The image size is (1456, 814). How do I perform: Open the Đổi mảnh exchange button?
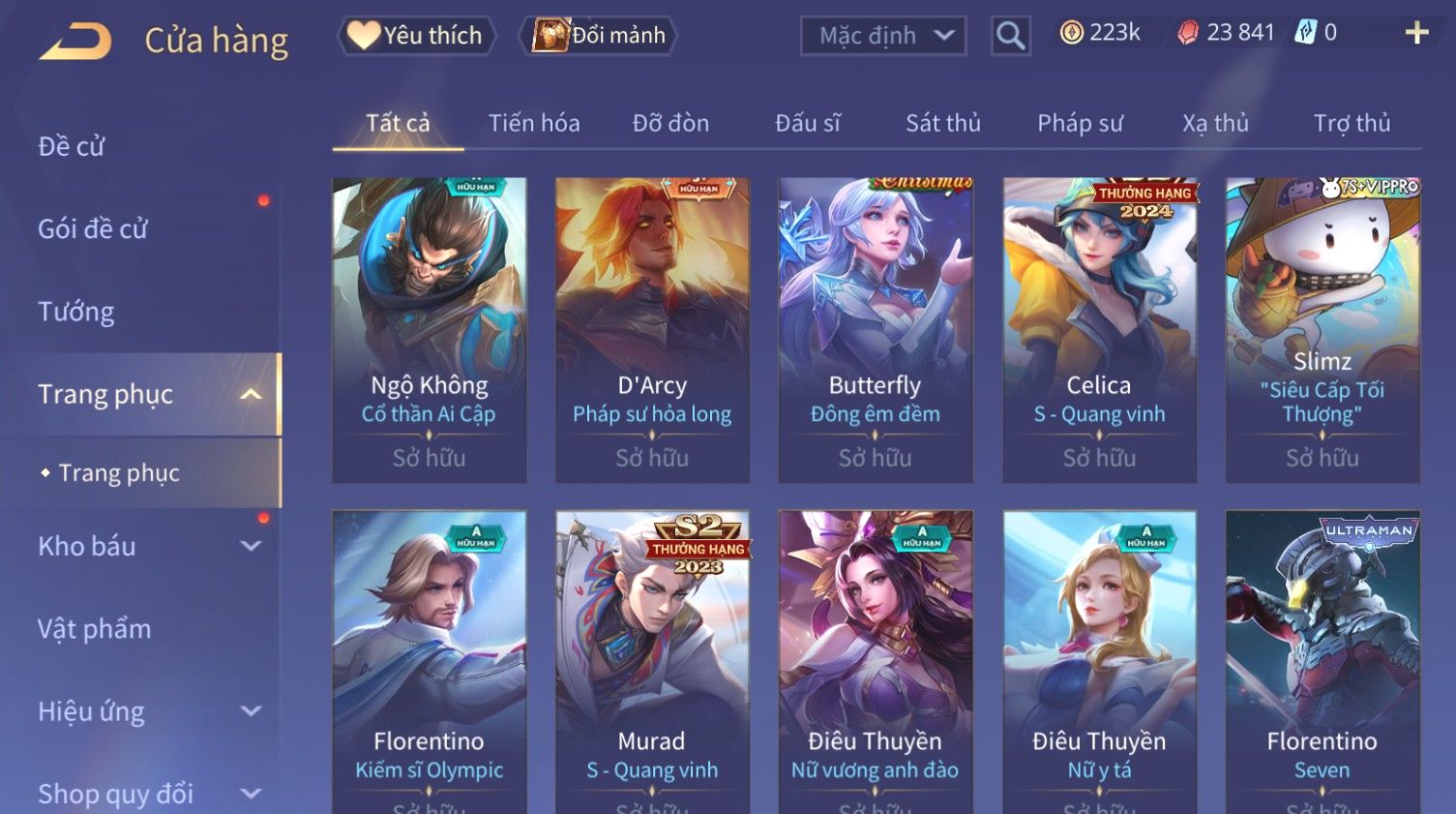(x=599, y=36)
